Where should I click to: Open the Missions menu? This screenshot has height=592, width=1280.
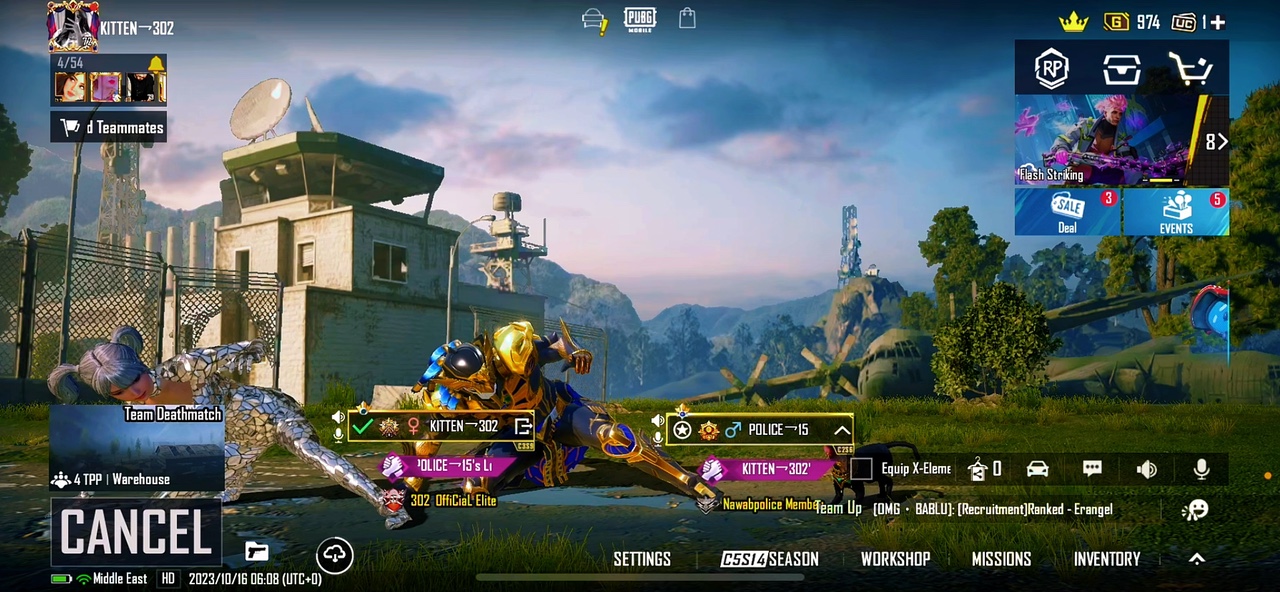tap(1001, 559)
